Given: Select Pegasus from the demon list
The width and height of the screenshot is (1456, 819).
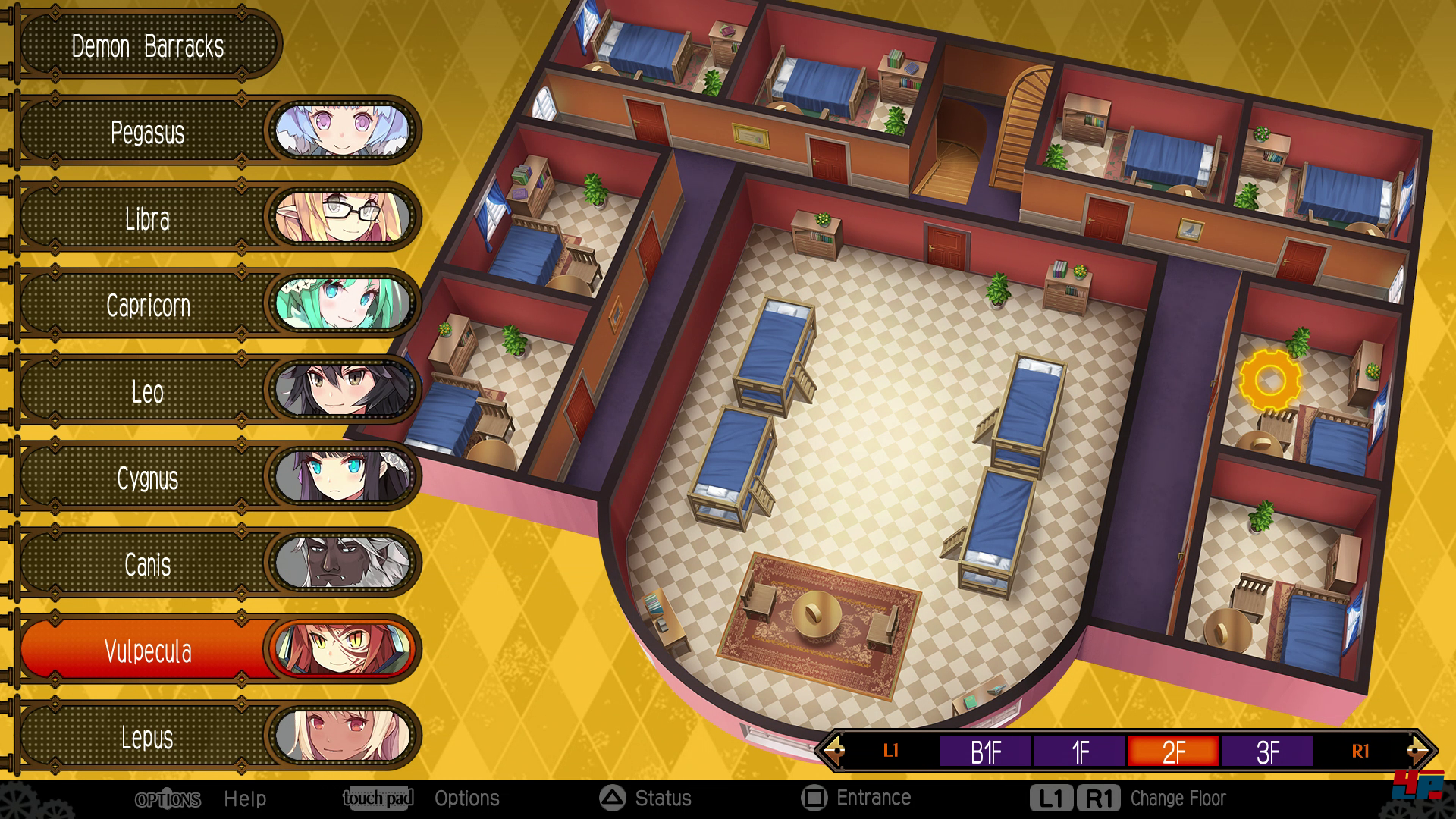Looking at the screenshot, I should pyautogui.click(x=148, y=133).
